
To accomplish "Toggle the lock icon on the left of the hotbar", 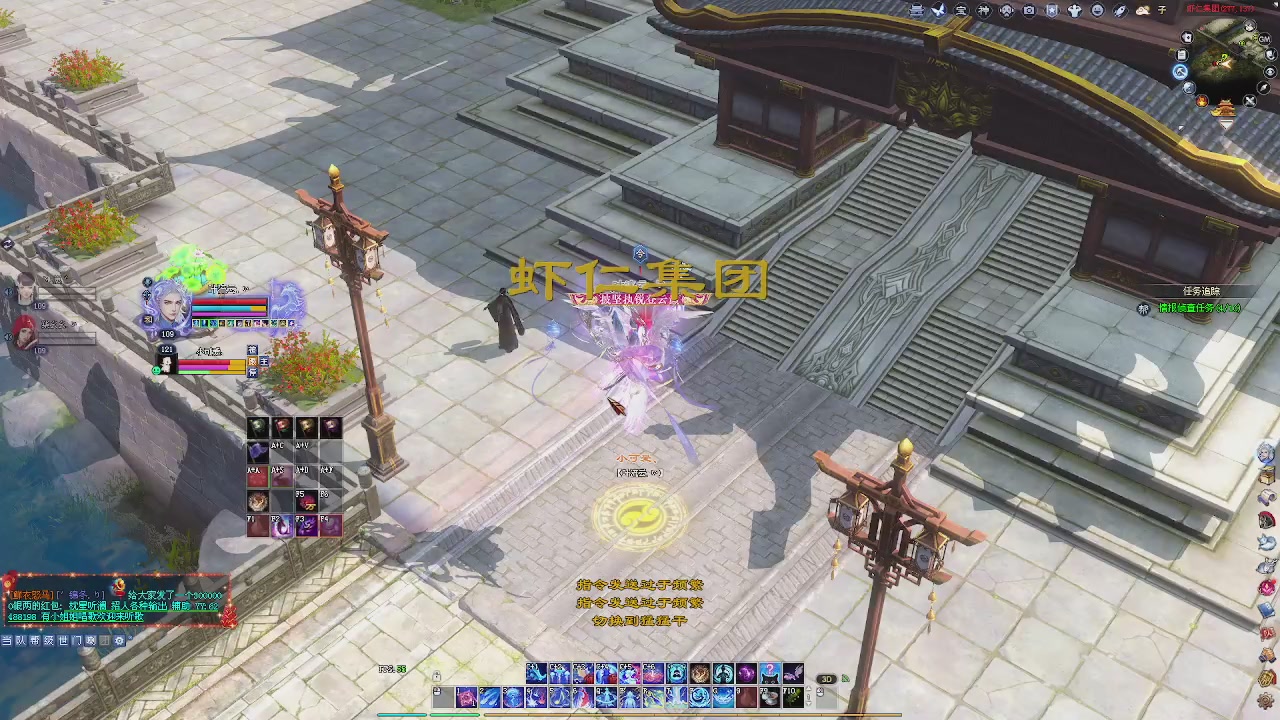I will tap(437, 675).
